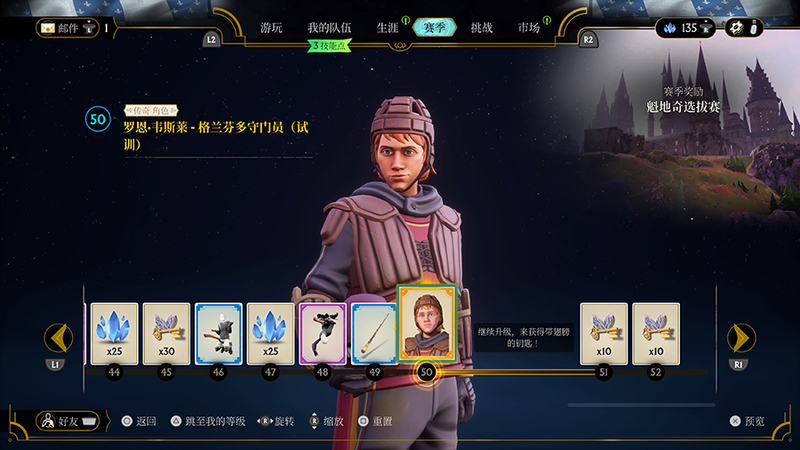This screenshot has width=800, height=450.
Task: Select the level 48 purple-framed reward
Action: [322, 332]
